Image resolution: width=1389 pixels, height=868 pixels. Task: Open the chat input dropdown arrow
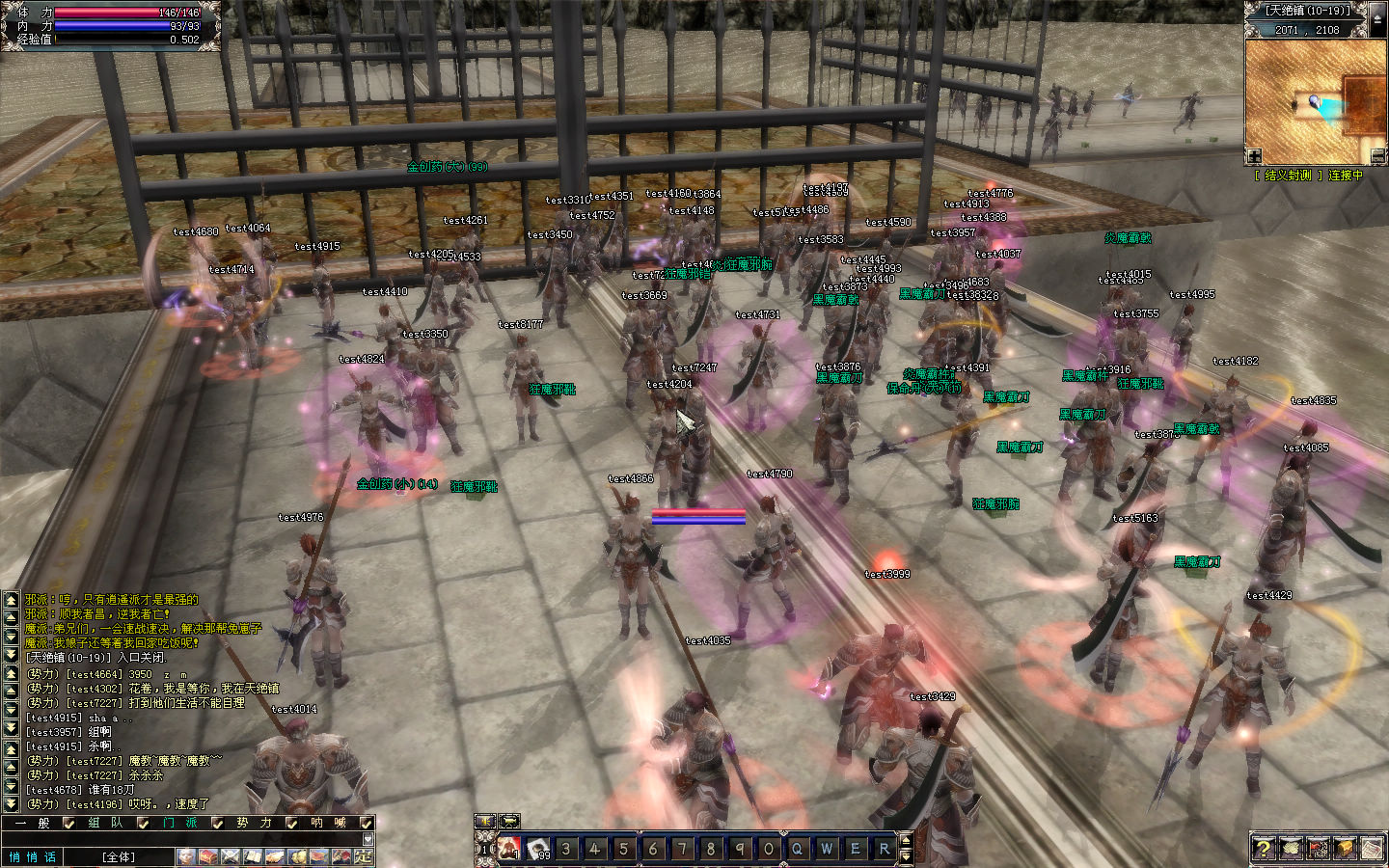[368, 839]
